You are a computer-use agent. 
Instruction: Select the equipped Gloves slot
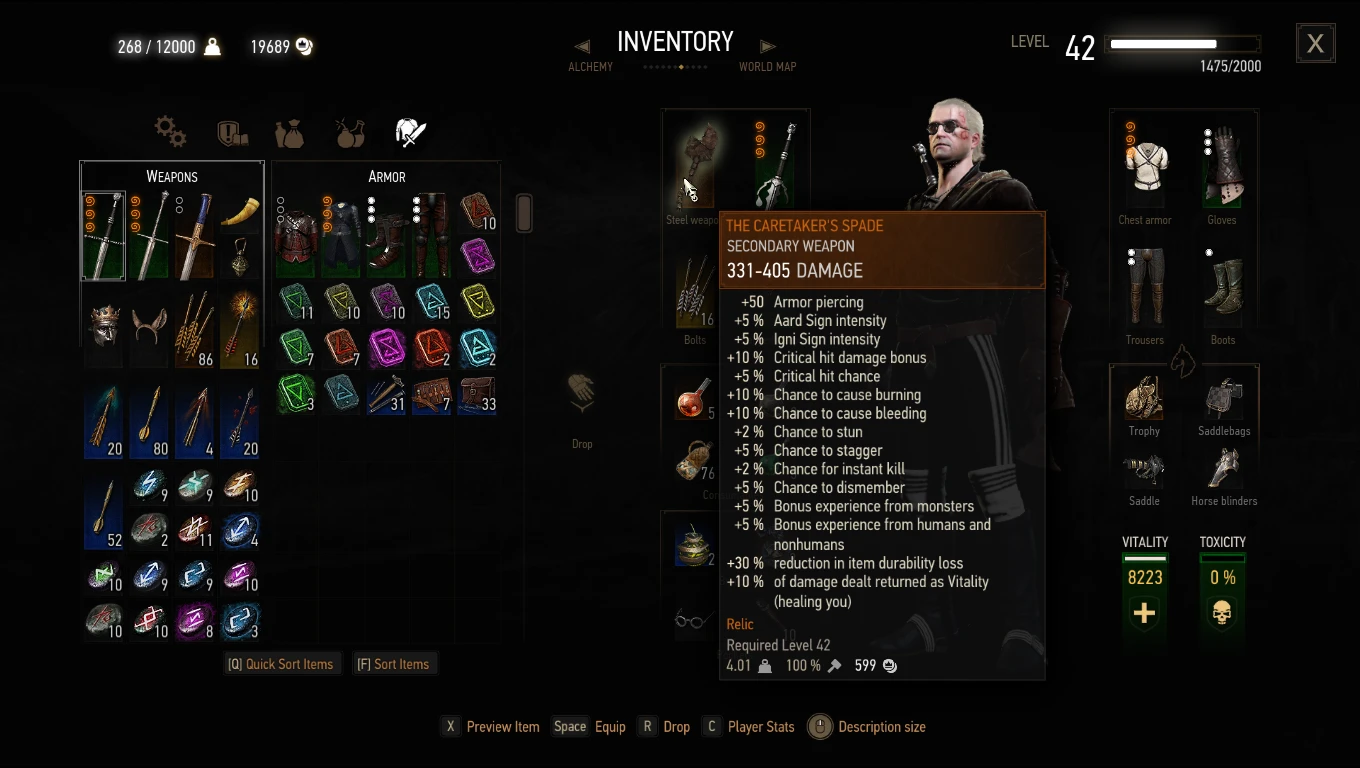pos(1222,170)
